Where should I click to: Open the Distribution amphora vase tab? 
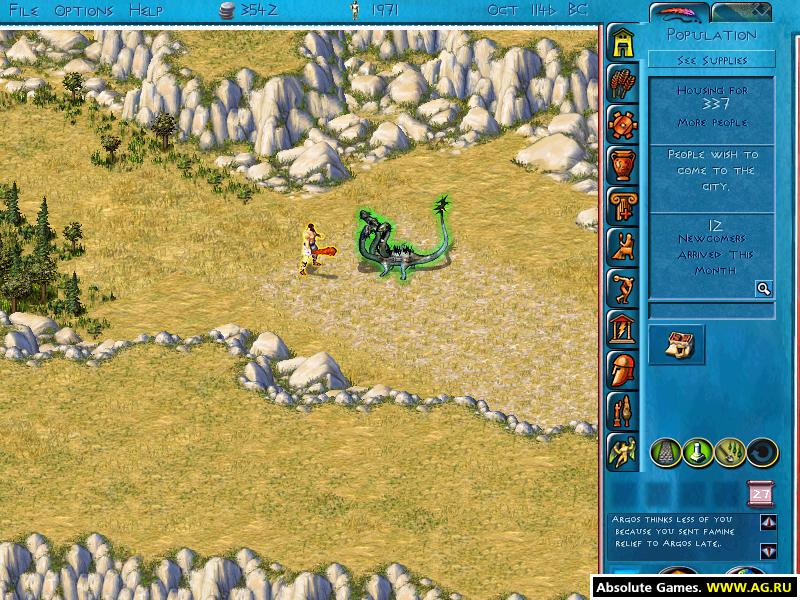coord(622,165)
